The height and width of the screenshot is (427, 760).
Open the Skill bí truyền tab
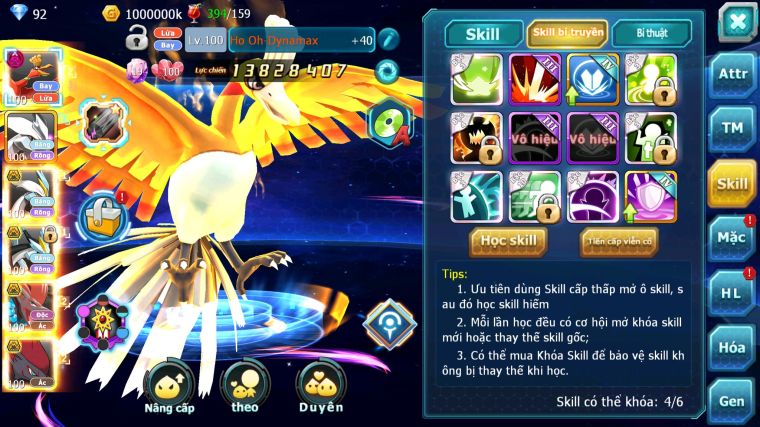coord(567,33)
